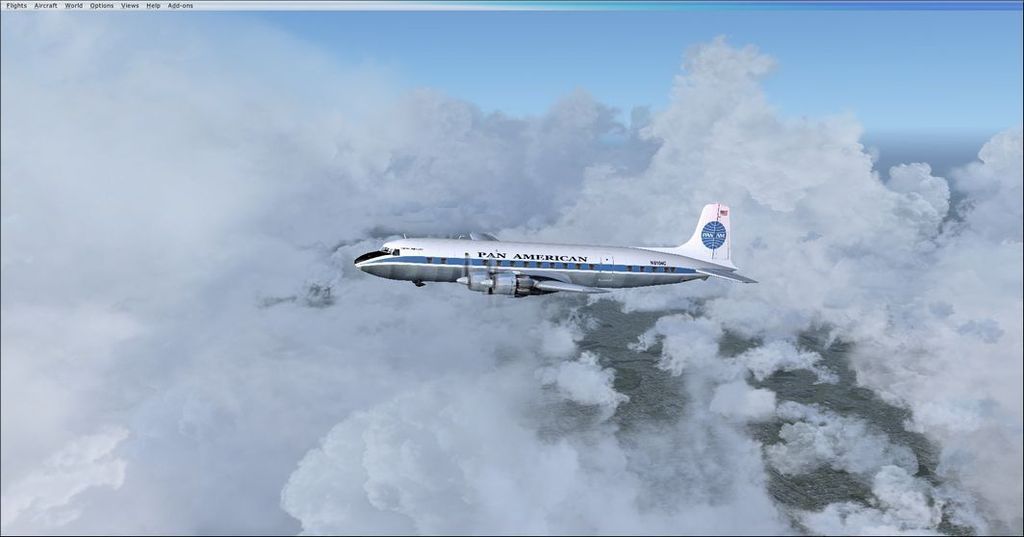Select the Help menu
This screenshot has width=1024, height=537.
[x=153, y=6]
